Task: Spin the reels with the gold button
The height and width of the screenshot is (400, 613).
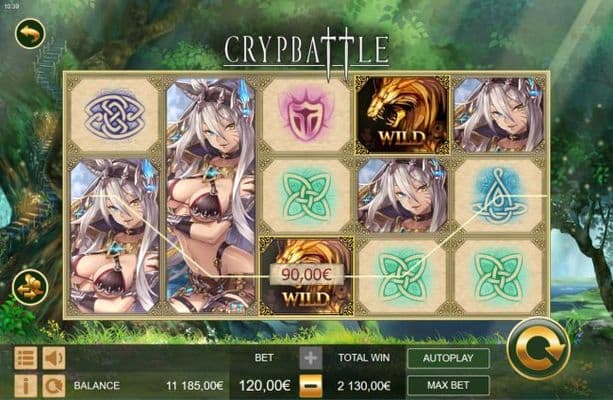Action: click(x=538, y=348)
